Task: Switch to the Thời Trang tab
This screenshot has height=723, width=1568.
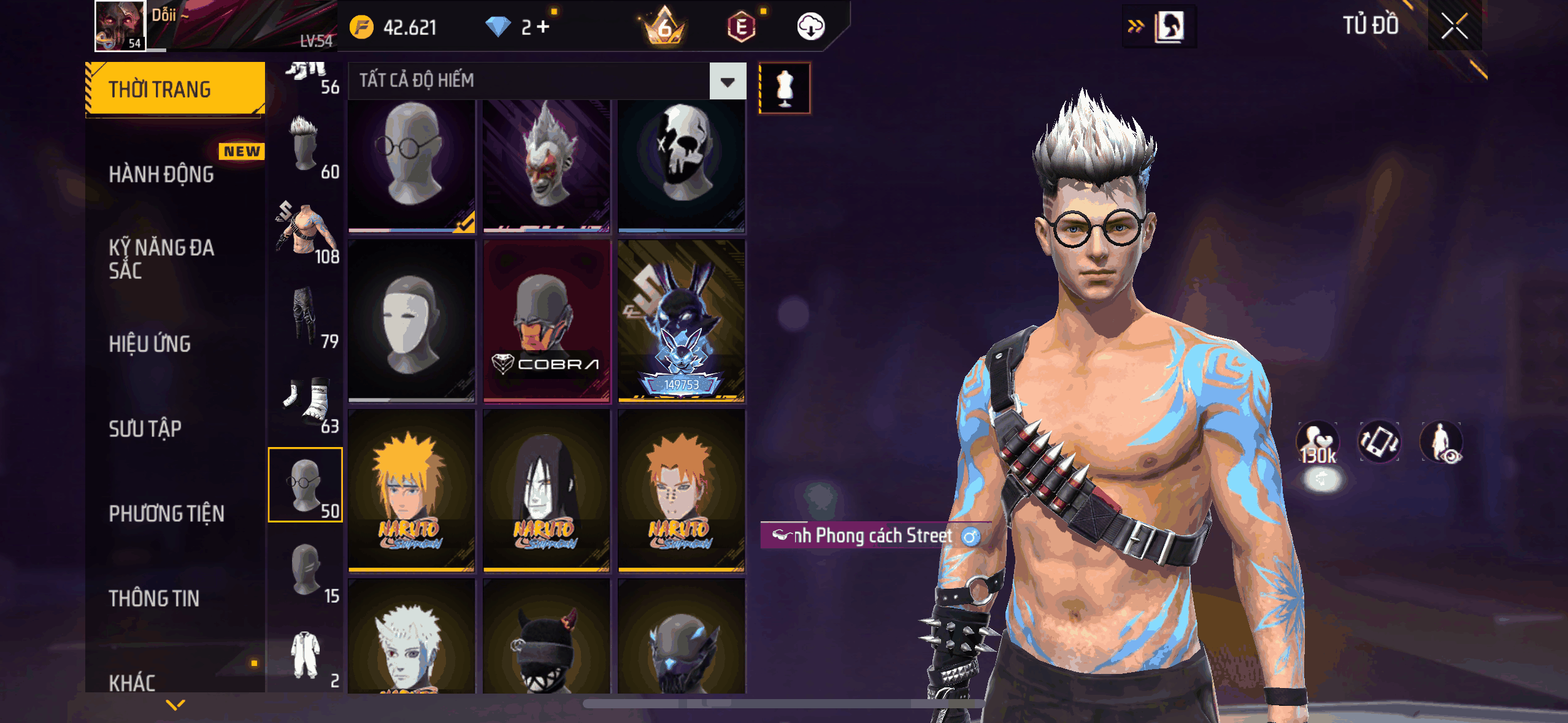Action: point(175,90)
